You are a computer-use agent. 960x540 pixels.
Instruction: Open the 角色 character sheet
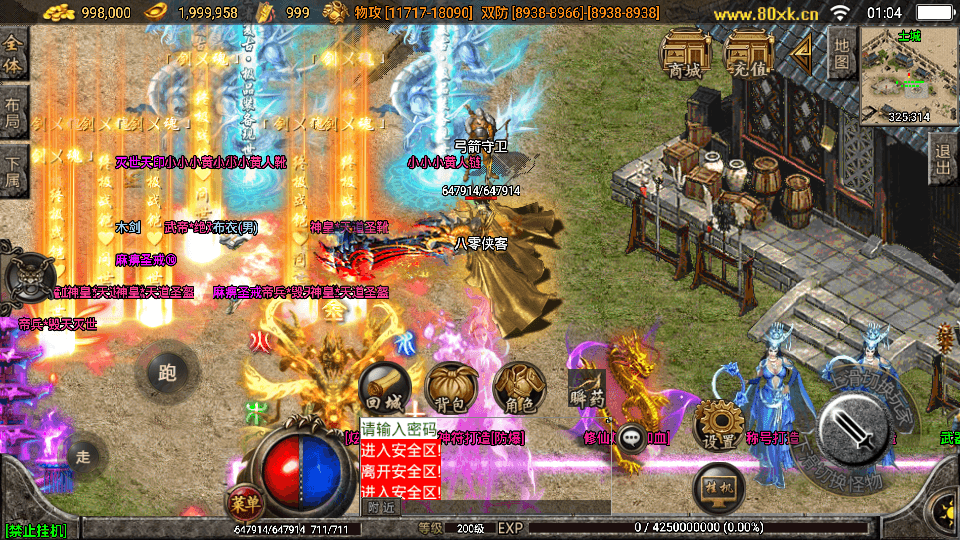518,389
